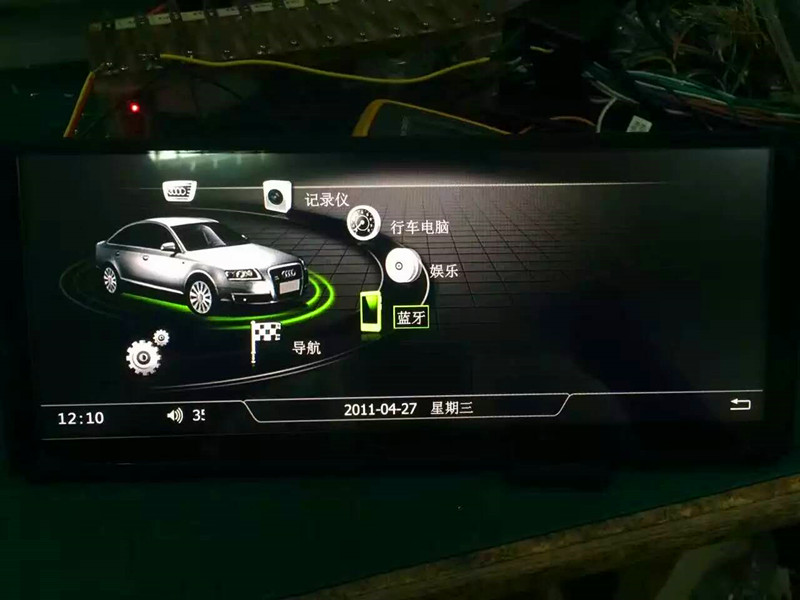
Task: Open settings via the gears icon
Action: click(146, 353)
